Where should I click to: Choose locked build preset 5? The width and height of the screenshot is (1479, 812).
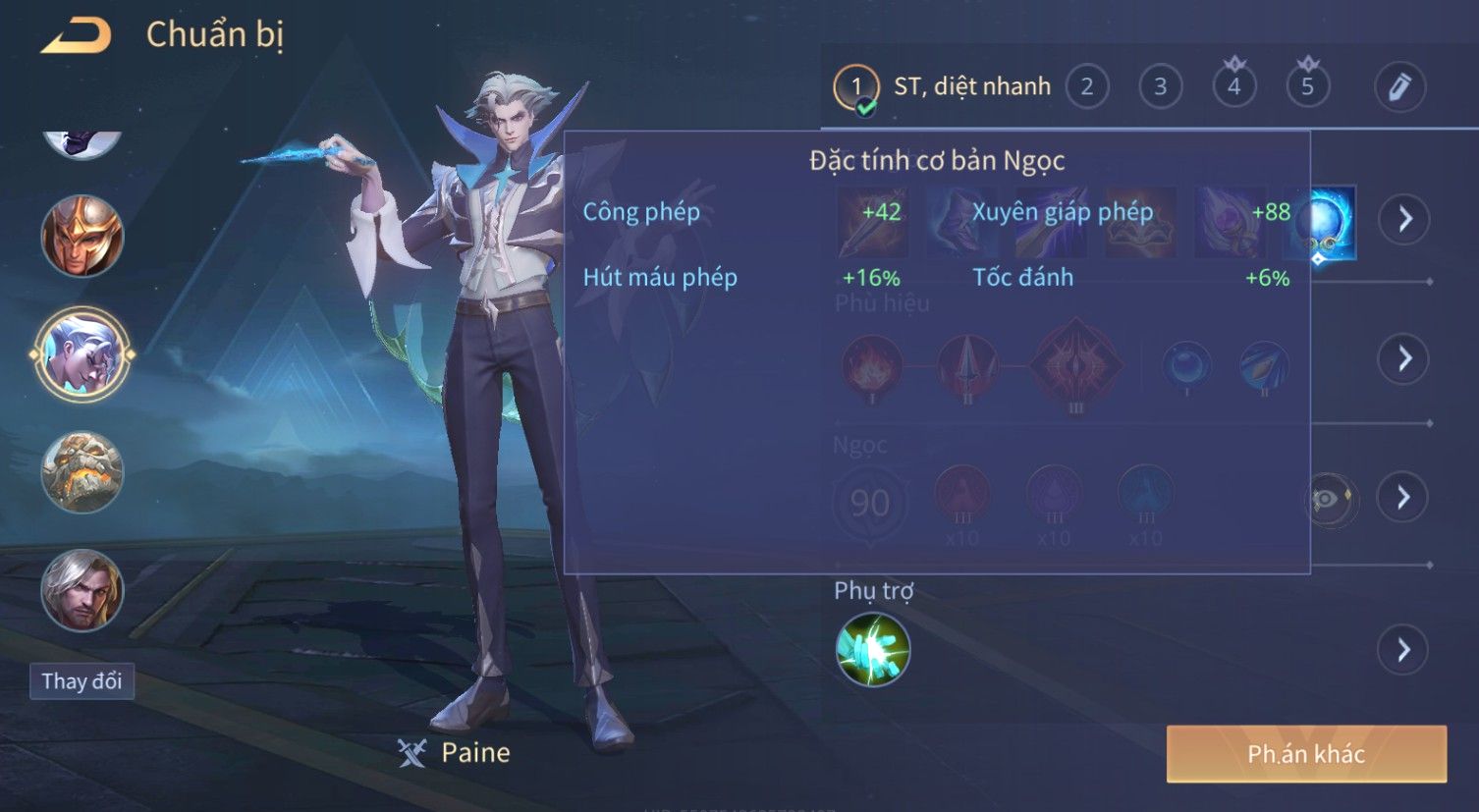pyautogui.click(x=1307, y=87)
